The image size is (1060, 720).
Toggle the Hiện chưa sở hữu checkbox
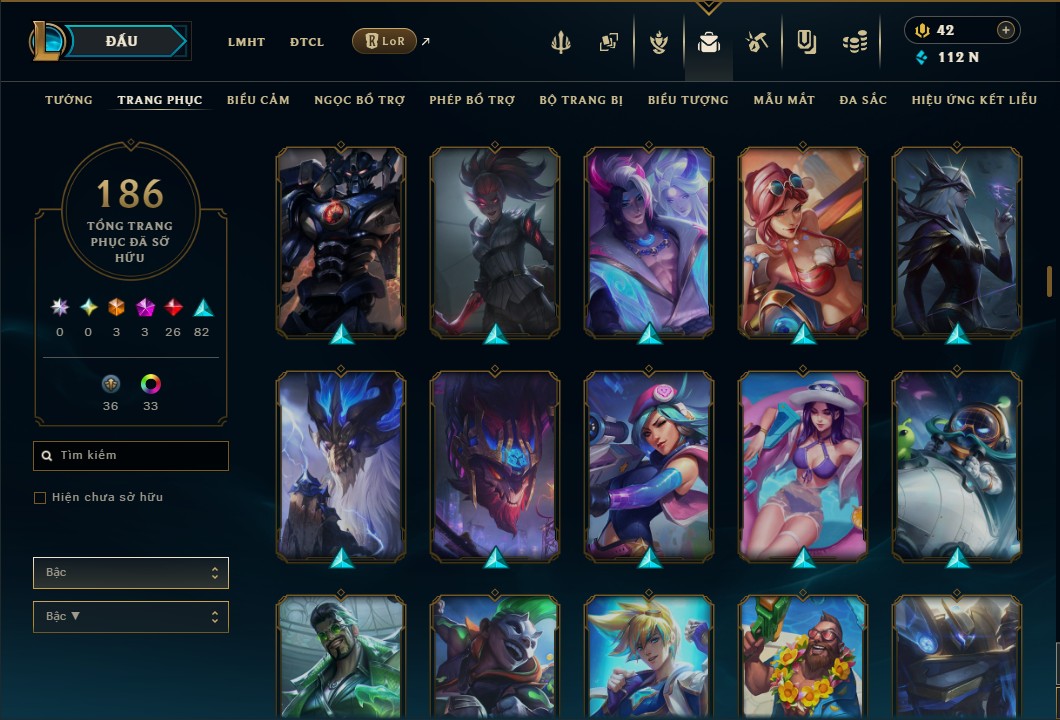[x=40, y=498]
